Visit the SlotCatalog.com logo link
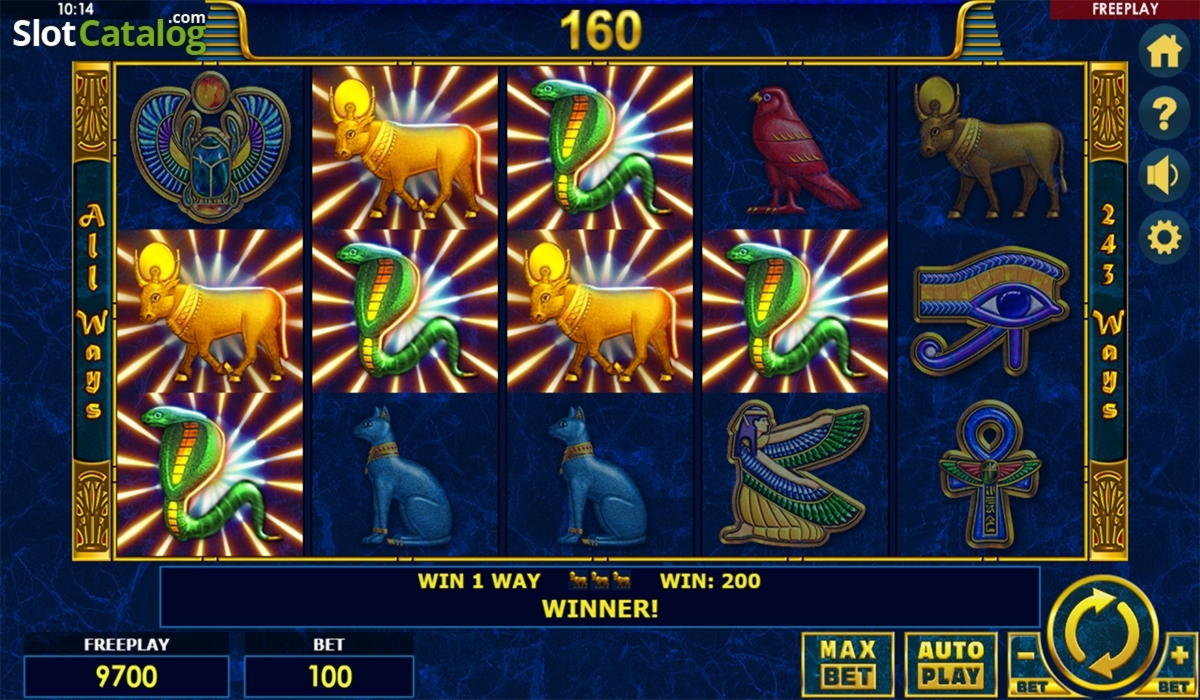Viewport: 1200px width, 700px height. coord(108,32)
